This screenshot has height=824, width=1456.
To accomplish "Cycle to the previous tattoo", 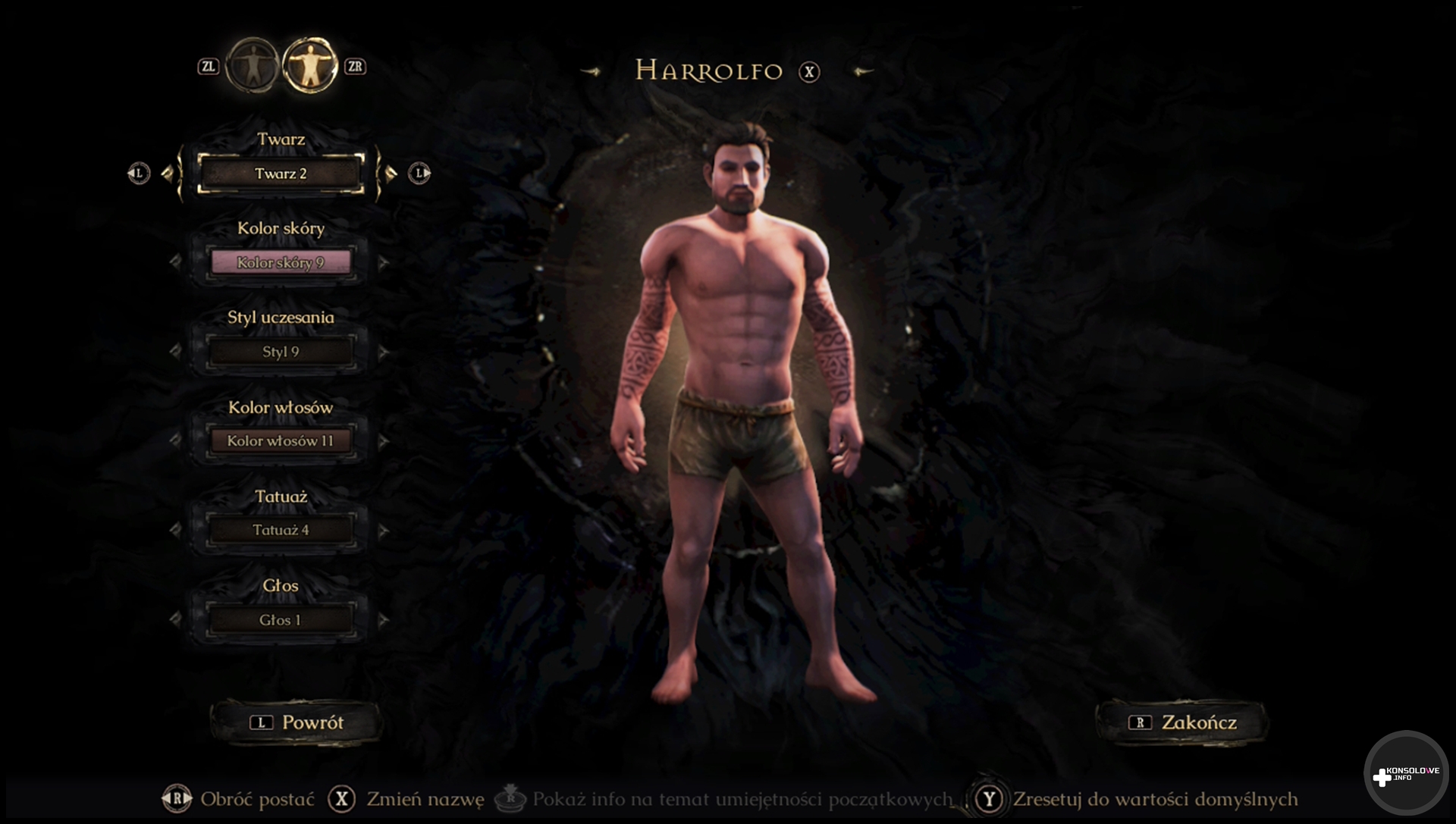I will pyautogui.click(x=176, y=531).
